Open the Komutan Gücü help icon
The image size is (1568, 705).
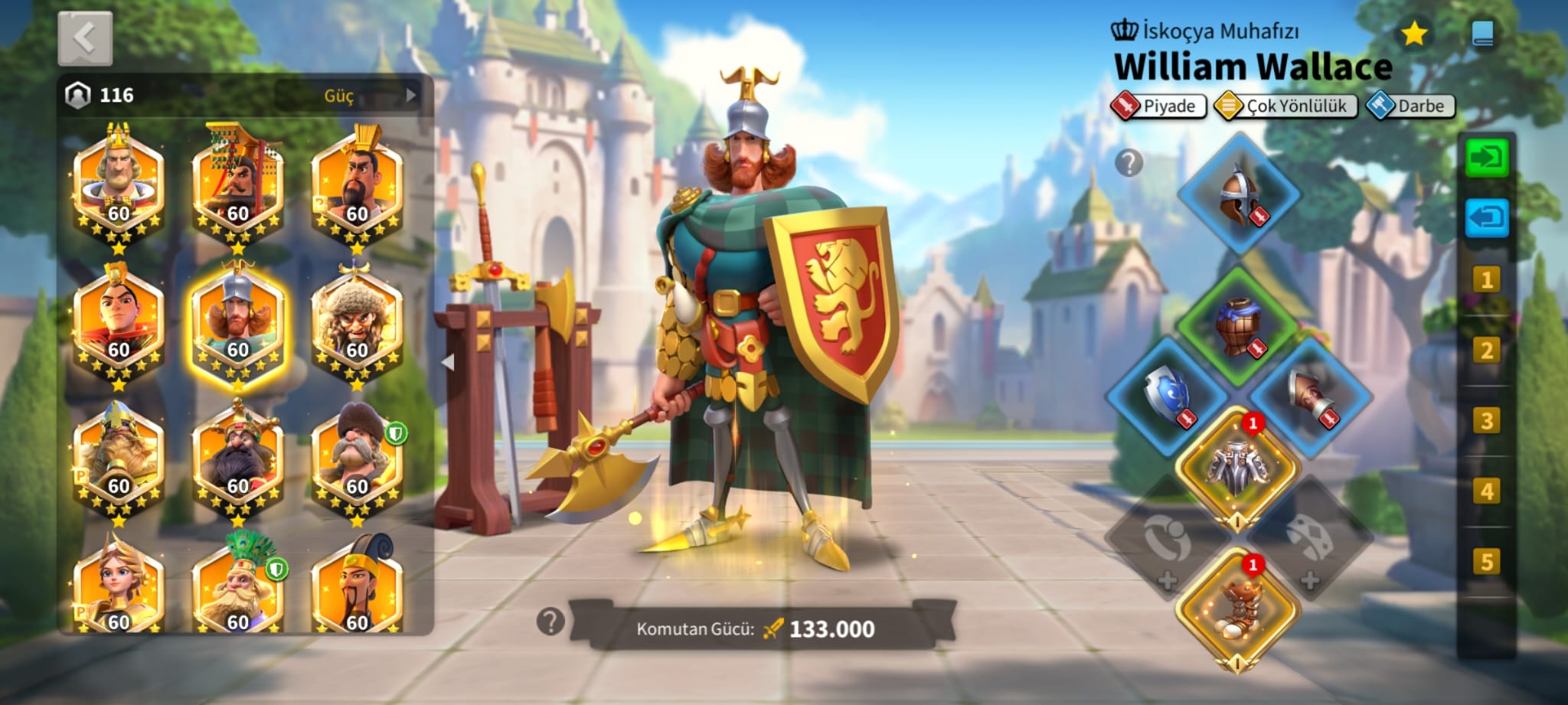[x=550, y=622]
